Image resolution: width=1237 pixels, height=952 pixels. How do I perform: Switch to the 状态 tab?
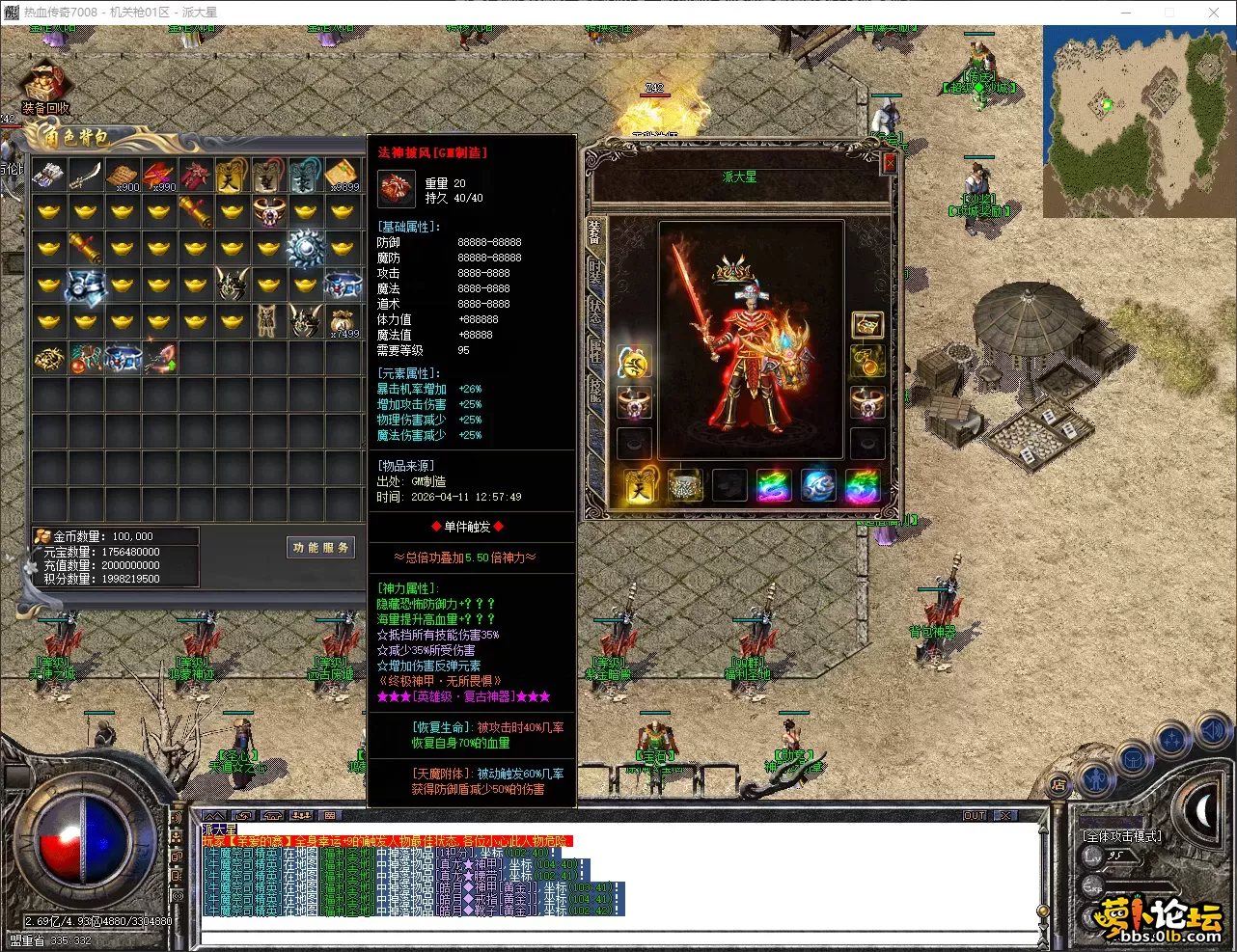[594, 312]
